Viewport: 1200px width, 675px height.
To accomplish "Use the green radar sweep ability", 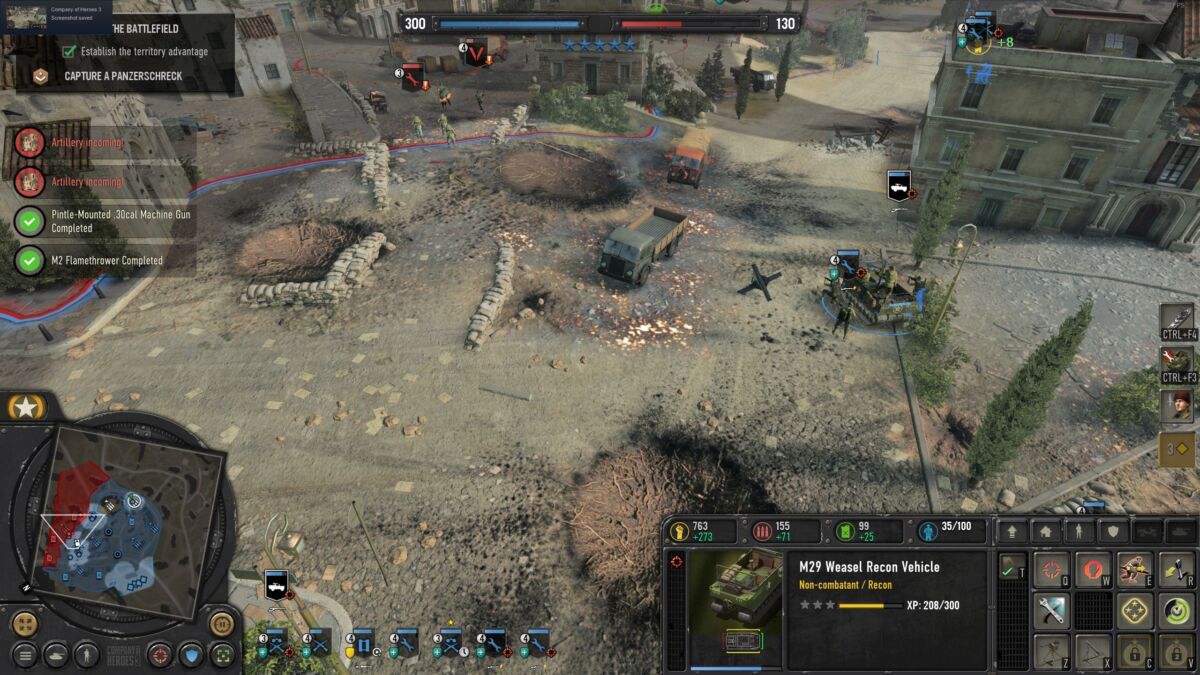I will 1176,610.
